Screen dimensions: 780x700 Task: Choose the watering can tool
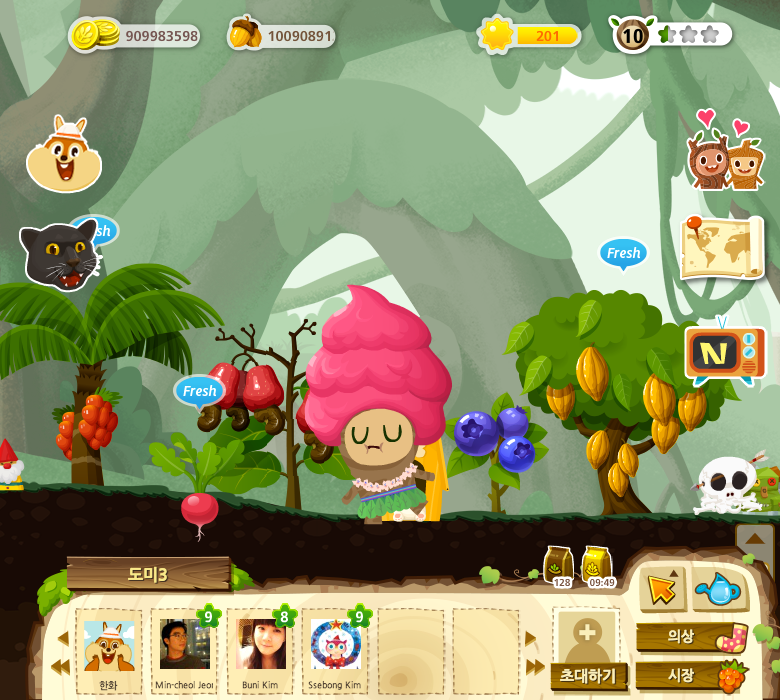click(x=719, y=589)
